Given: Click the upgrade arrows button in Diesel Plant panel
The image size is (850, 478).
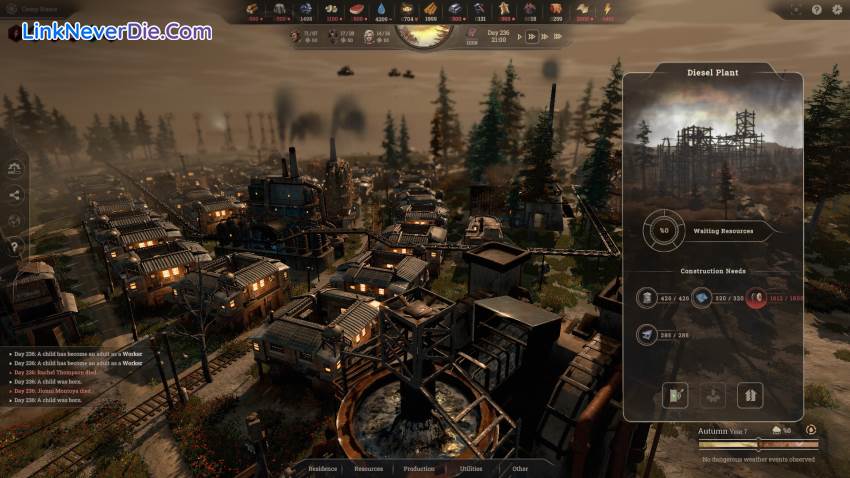Looking at the screenshot, I should tap(749, 395).
